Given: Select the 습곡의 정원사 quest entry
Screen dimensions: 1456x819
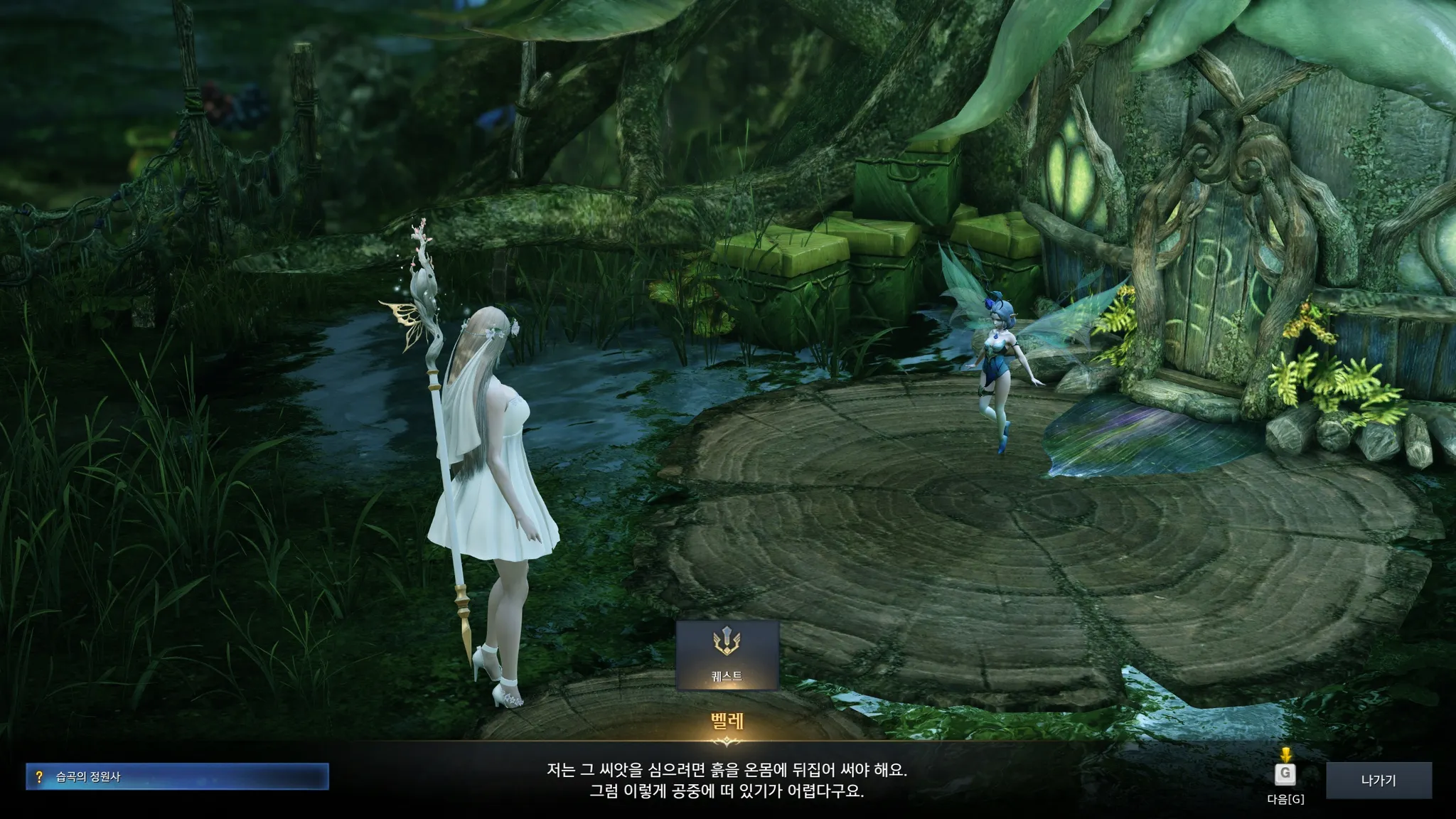Looking at the screenshot, I should tap(178, 777).
